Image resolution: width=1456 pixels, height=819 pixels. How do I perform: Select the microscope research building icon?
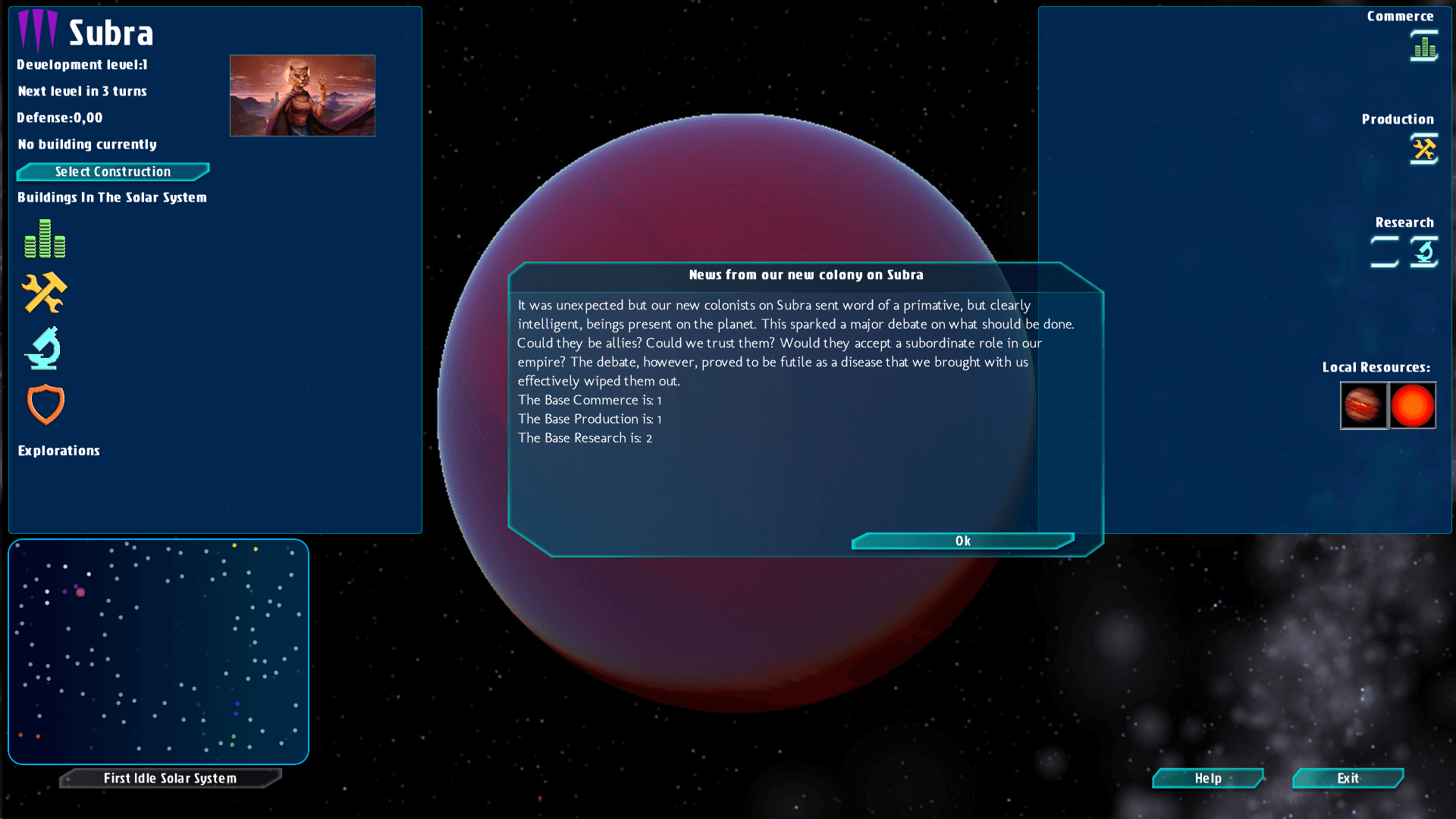[x=43, y=348]
